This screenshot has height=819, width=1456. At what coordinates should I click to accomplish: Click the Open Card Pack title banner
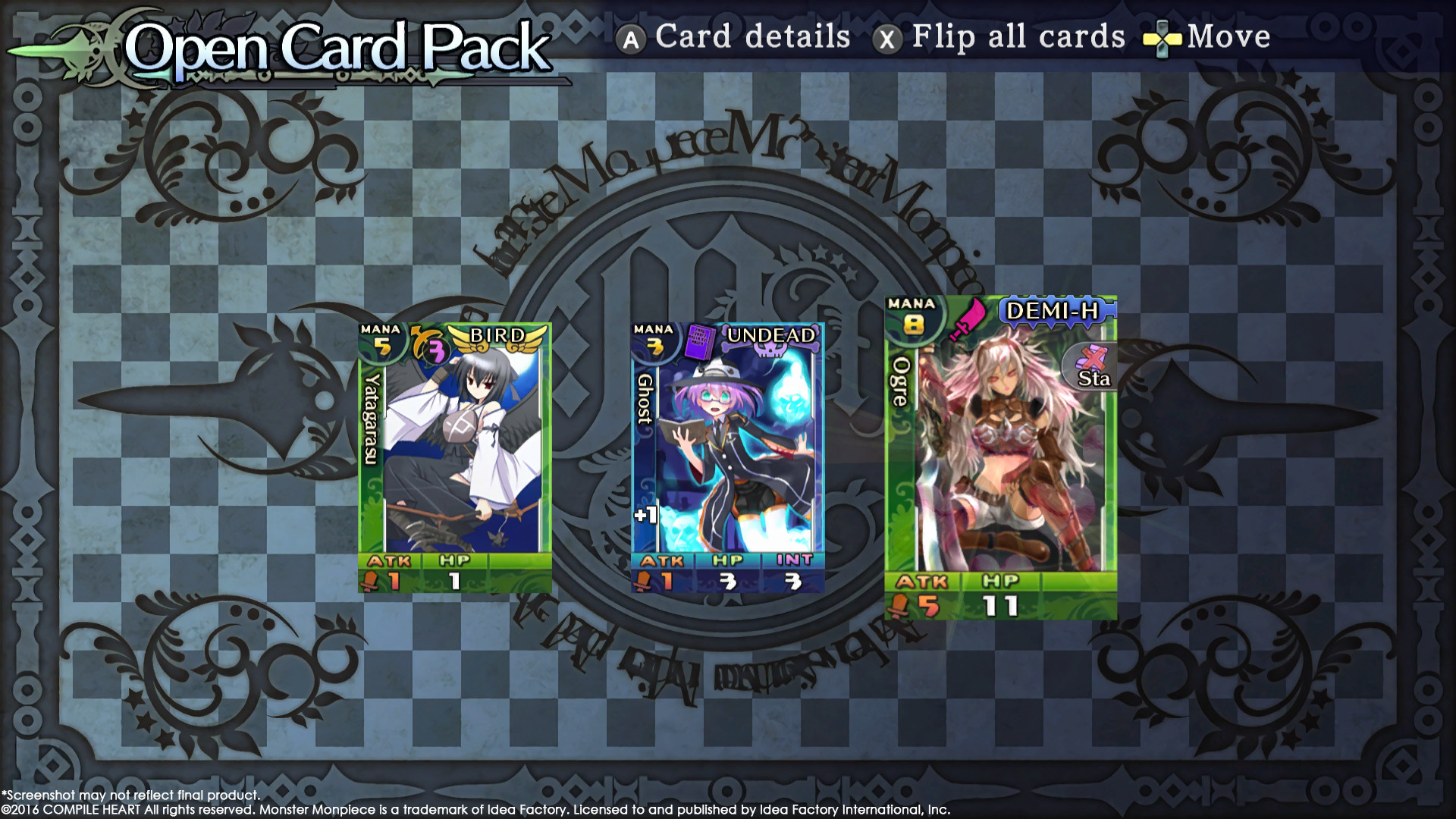[334, 45]
